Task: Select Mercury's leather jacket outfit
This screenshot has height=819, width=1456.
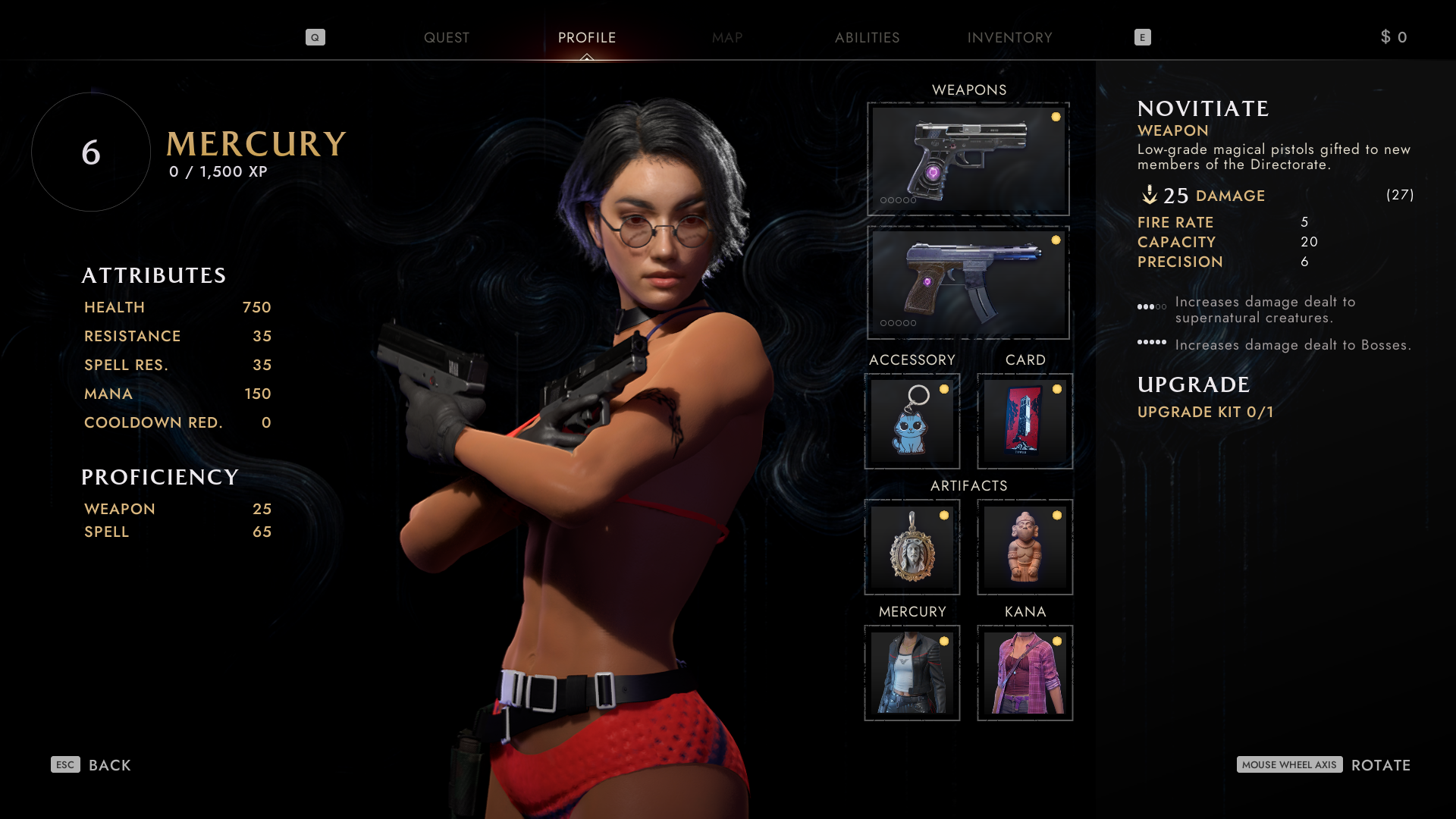Action: [x=912, y=673]
